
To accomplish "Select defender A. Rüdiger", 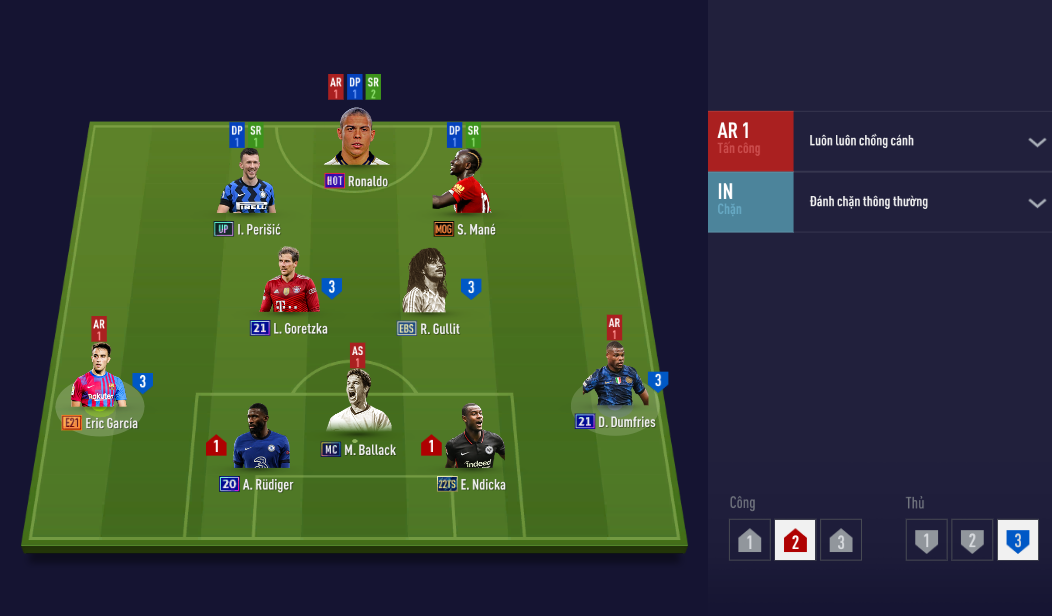I will 259,440.
